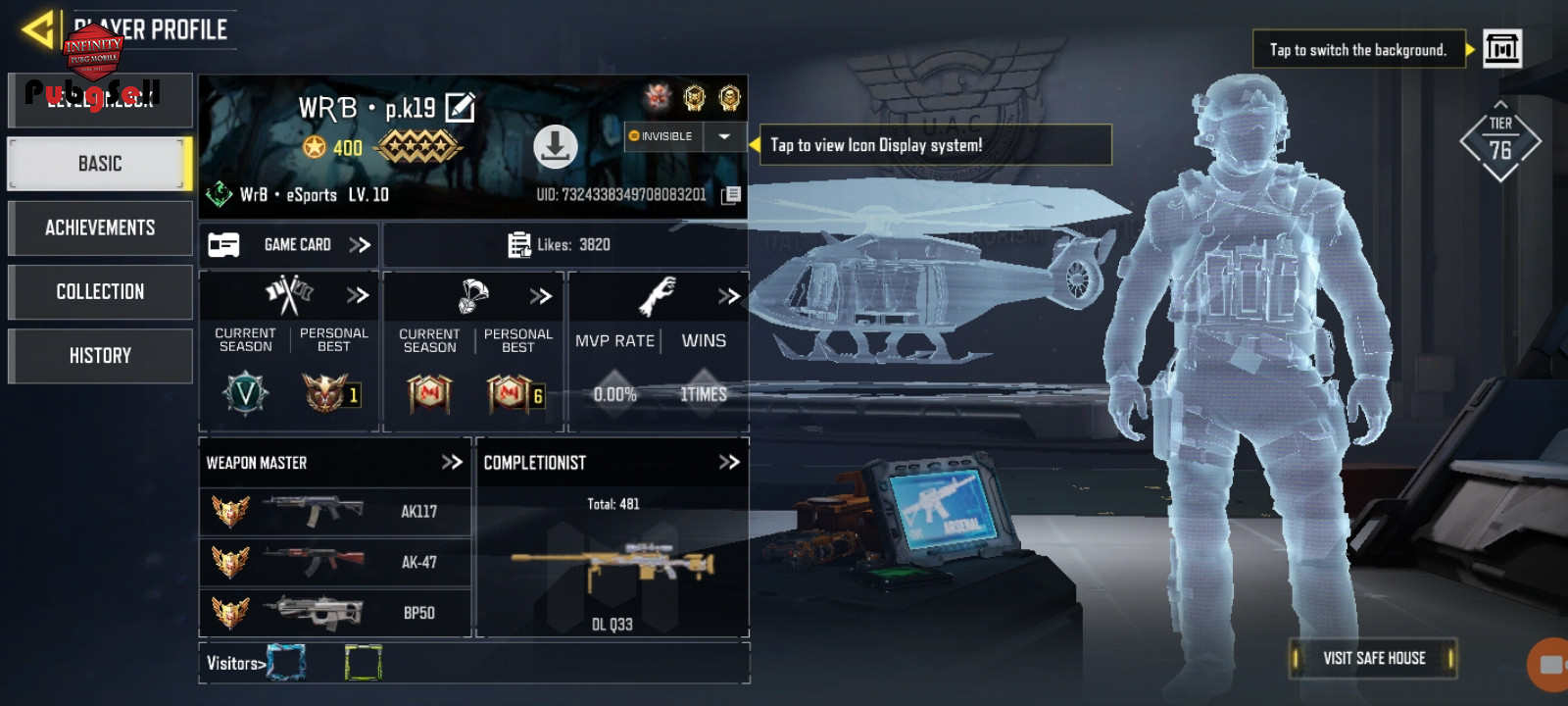This screenshot has height=706, width=1568.
Task: Copy the UID with the clipboard icon
Action: point(730,195)
